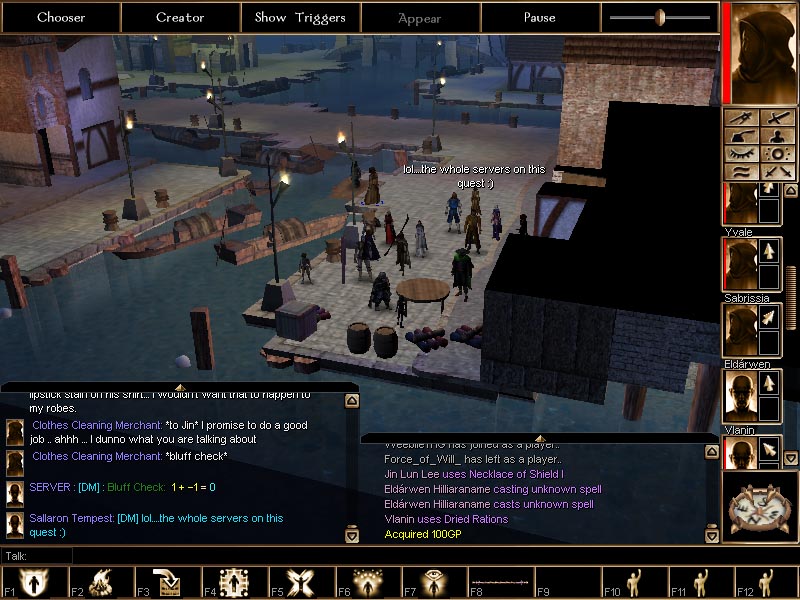Adjust the top bar slider handle
This screenshot has height=600, width=800.
pos(660,17)
